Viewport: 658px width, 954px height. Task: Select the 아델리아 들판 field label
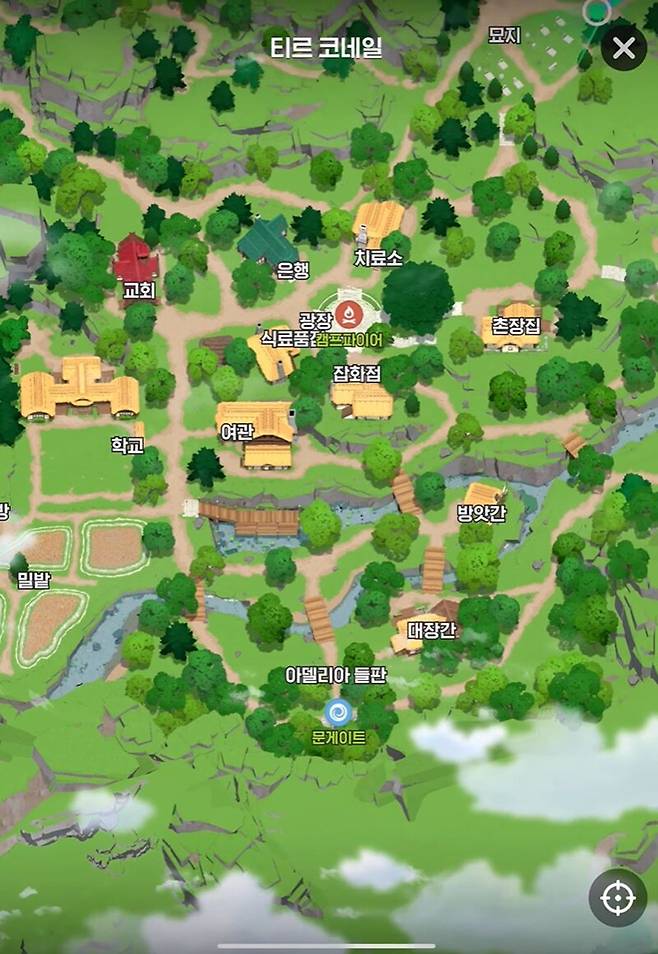(335, 677)
